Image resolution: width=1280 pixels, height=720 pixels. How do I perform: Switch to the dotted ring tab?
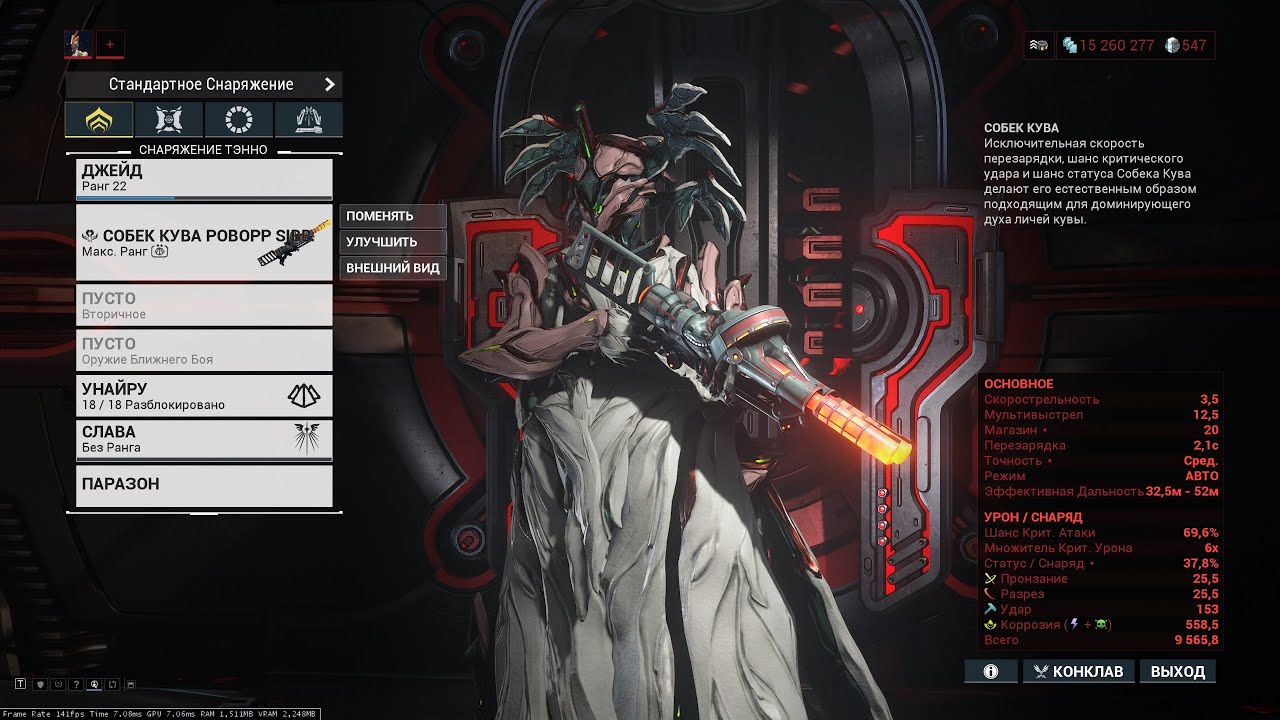(239, 120)
